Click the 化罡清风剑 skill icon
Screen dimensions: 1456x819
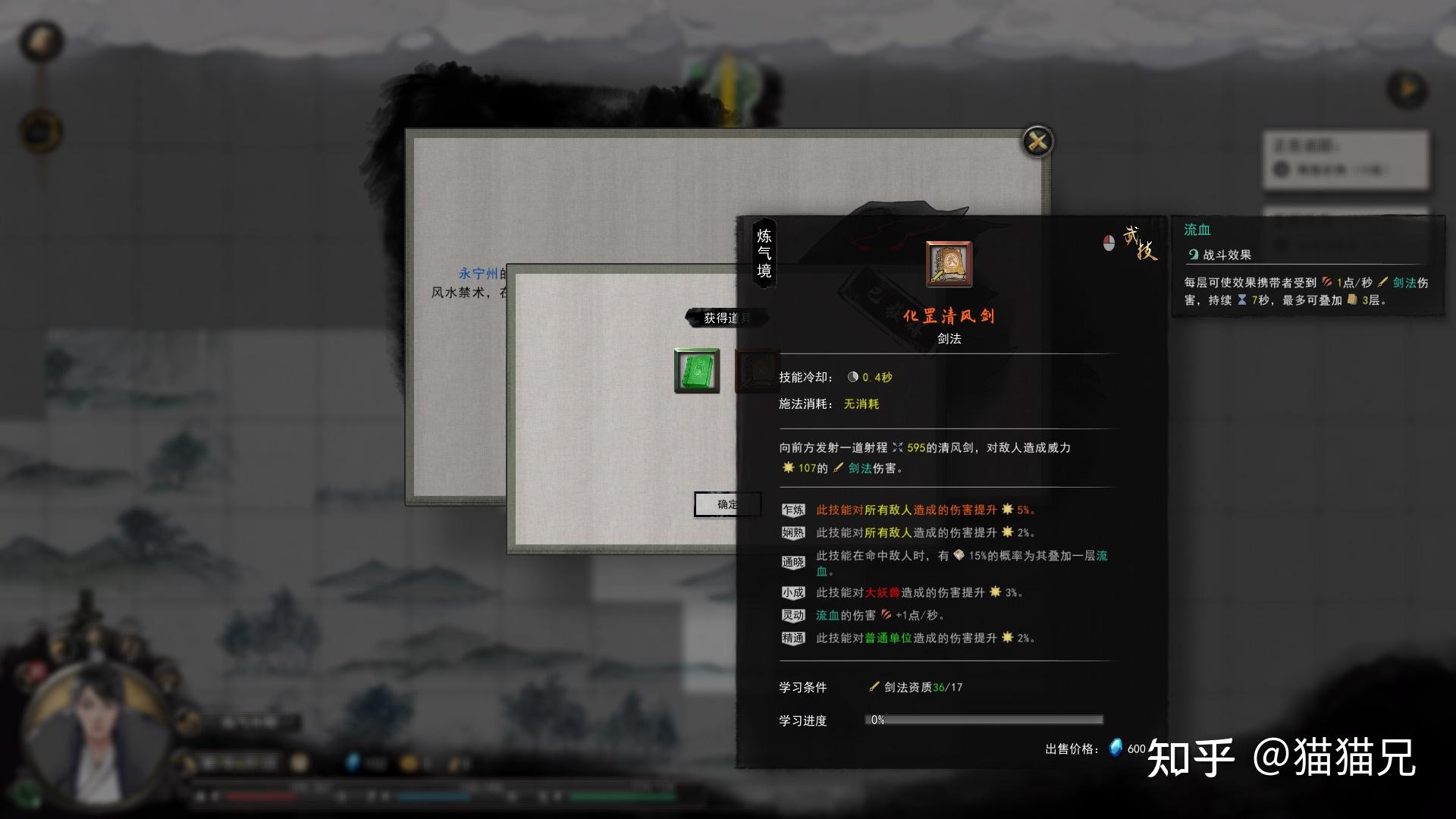point(949,265)
